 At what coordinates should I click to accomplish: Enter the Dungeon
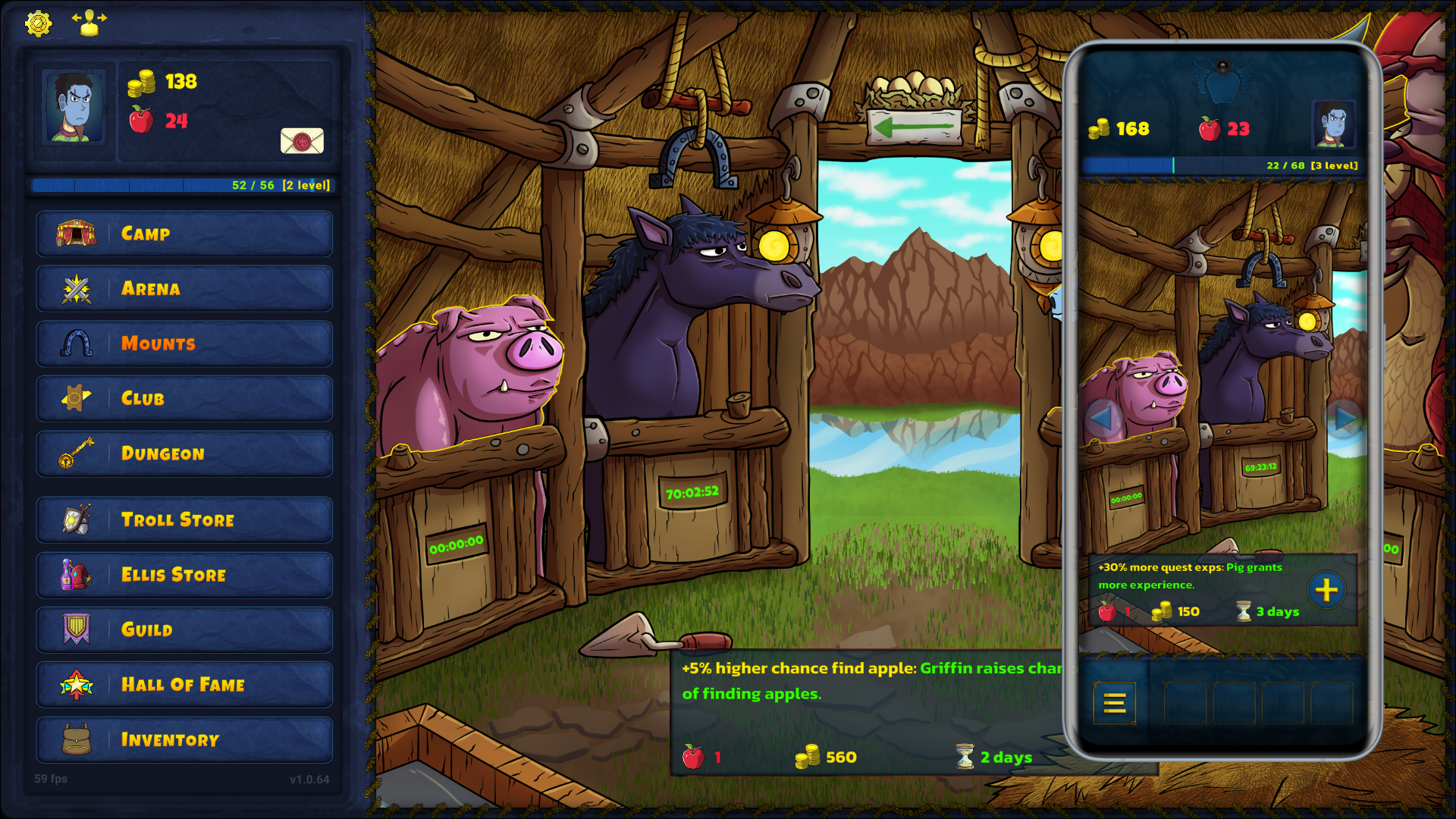point(184,453)
